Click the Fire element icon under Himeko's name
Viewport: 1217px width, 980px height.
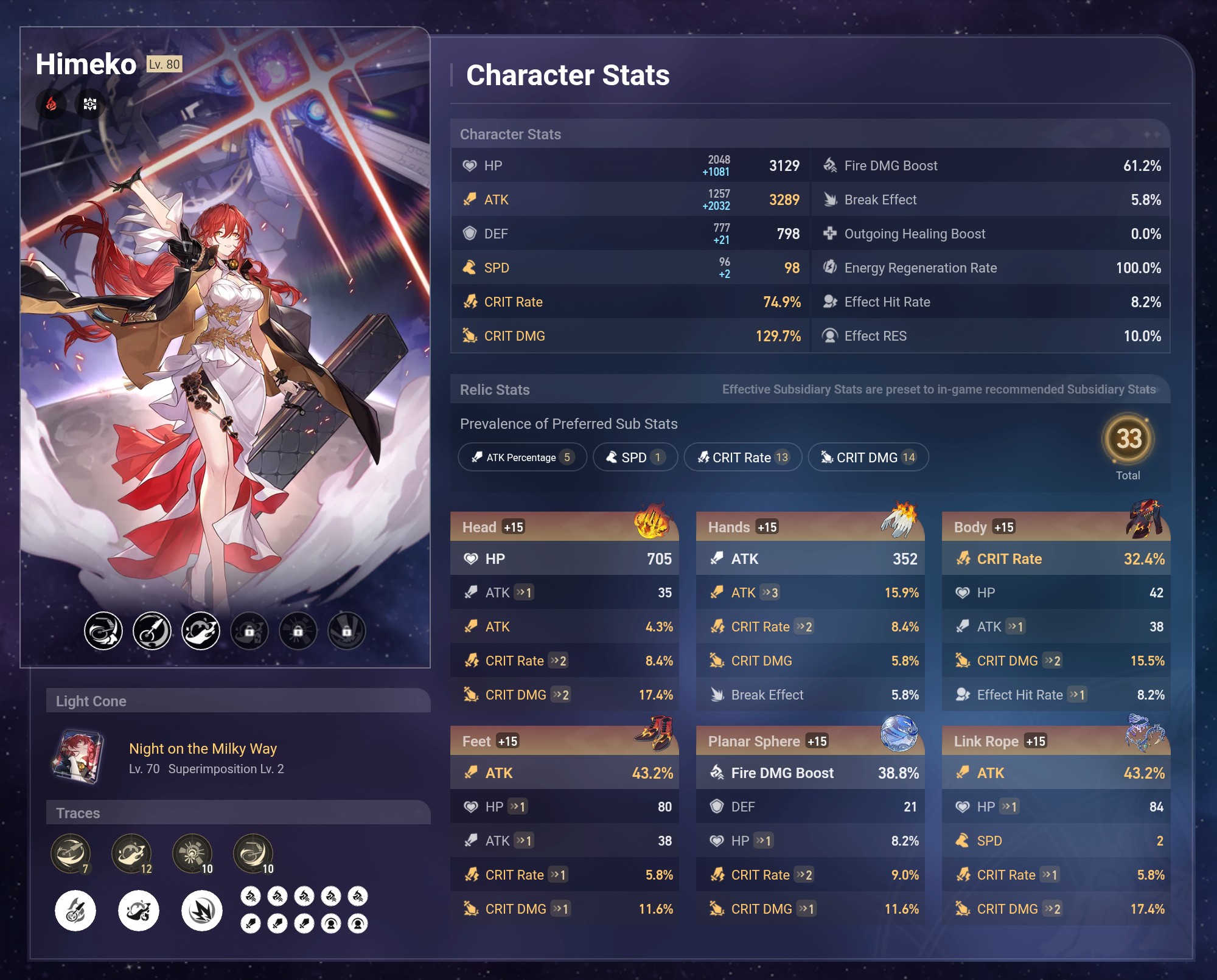[x=52, y=104]
